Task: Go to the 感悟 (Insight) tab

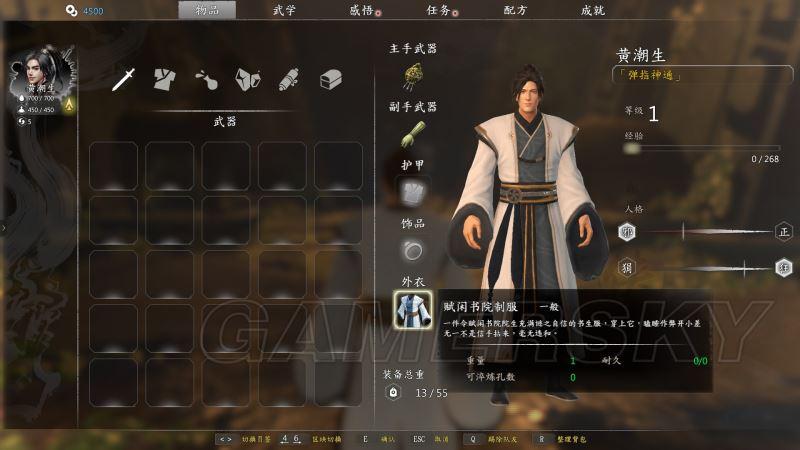Action: tap(361, 10)
